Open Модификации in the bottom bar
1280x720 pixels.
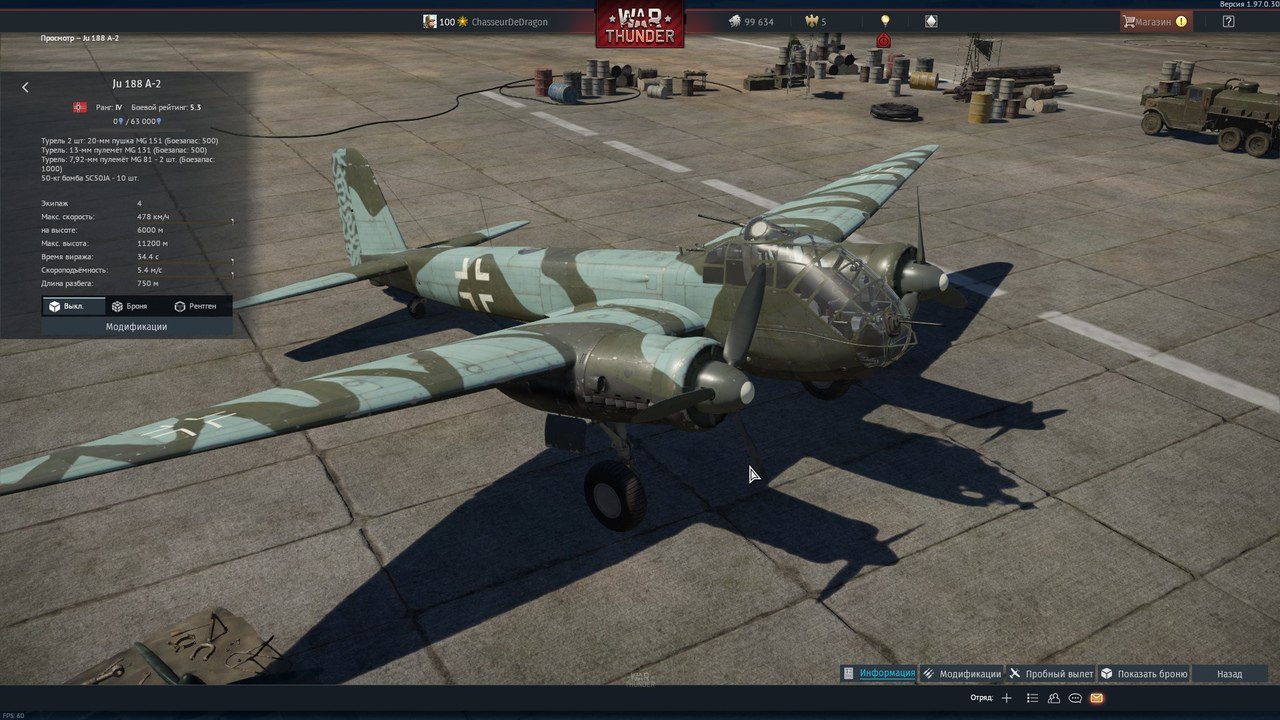[962, 674]
